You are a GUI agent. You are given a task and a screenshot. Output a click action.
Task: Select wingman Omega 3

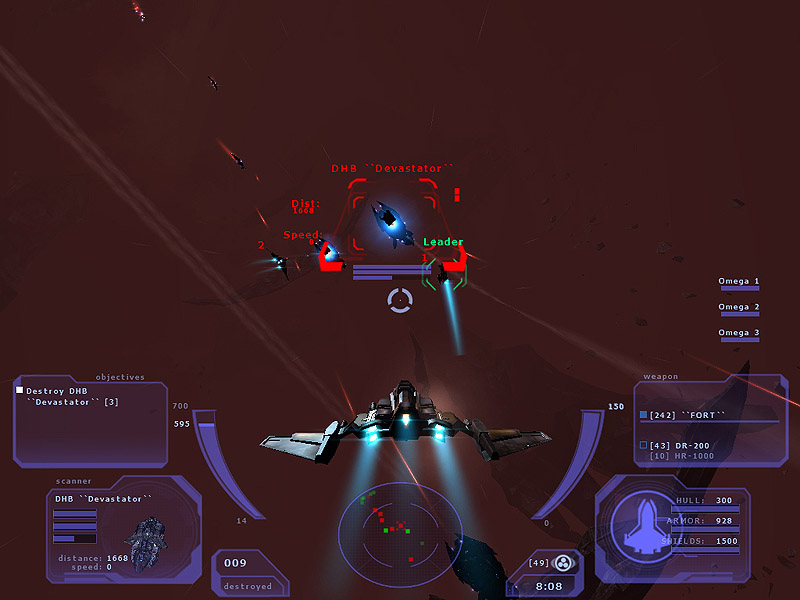pyautogui.click(x=739, y=336)
